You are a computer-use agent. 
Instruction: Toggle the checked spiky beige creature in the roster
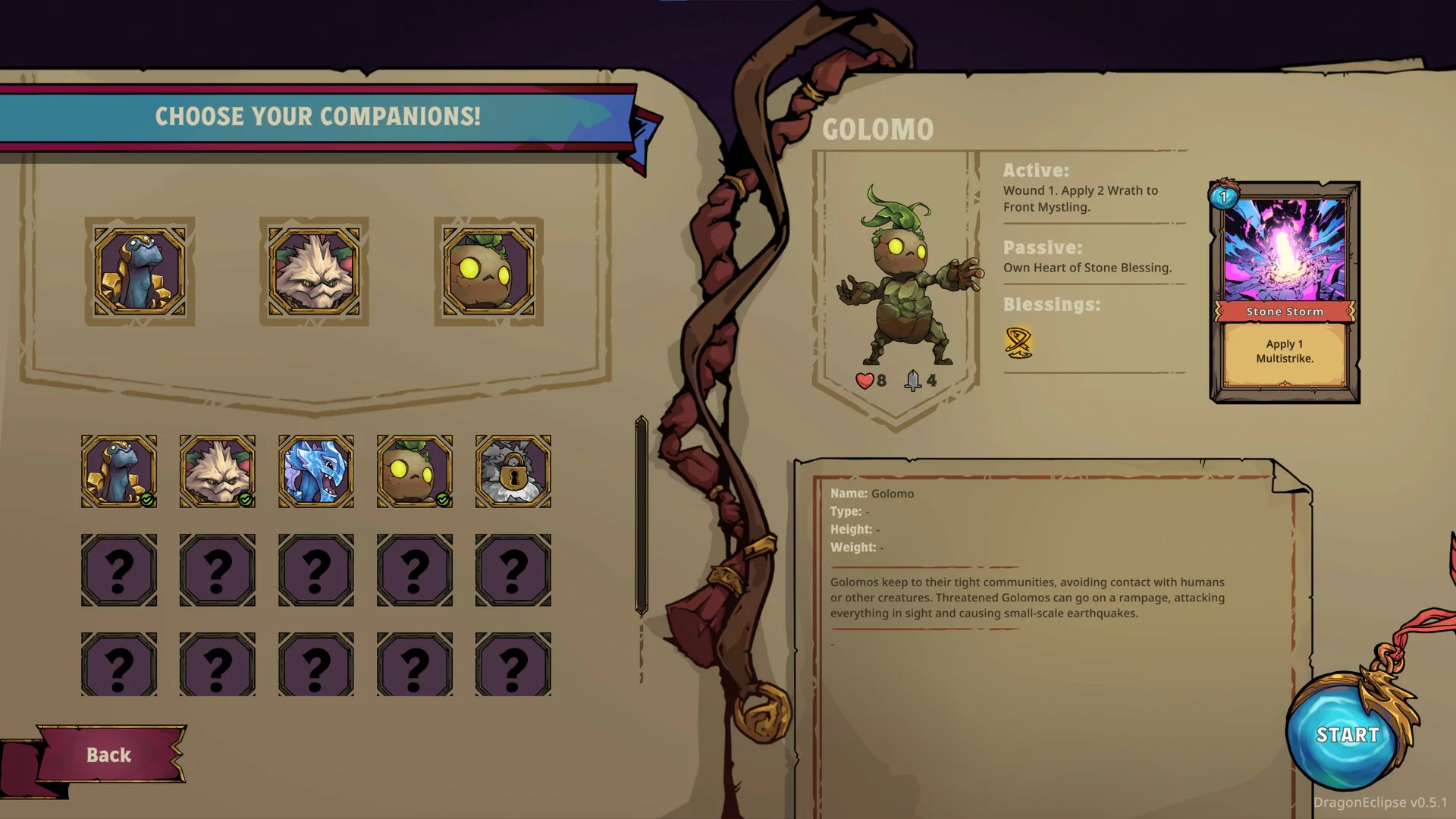(x=218, y=471)
